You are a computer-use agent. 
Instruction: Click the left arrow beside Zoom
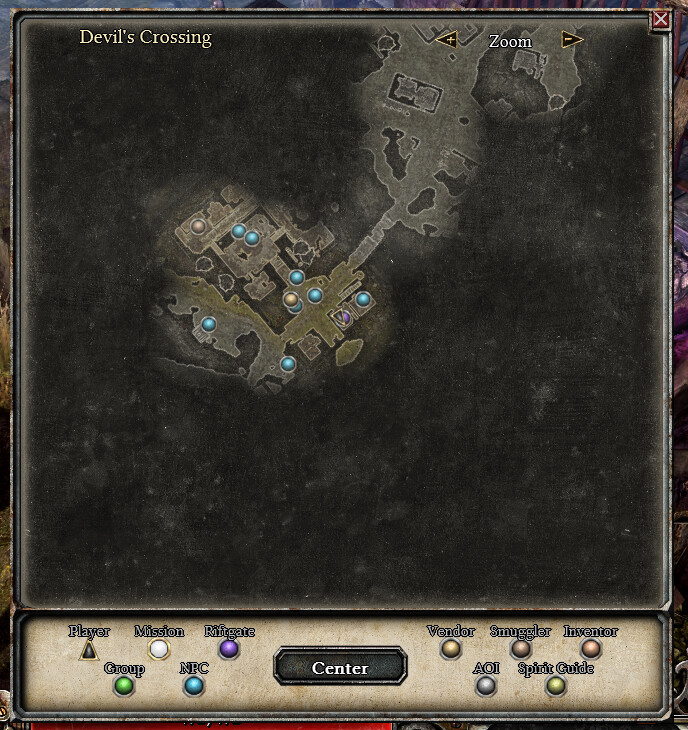tap(446, 40)
